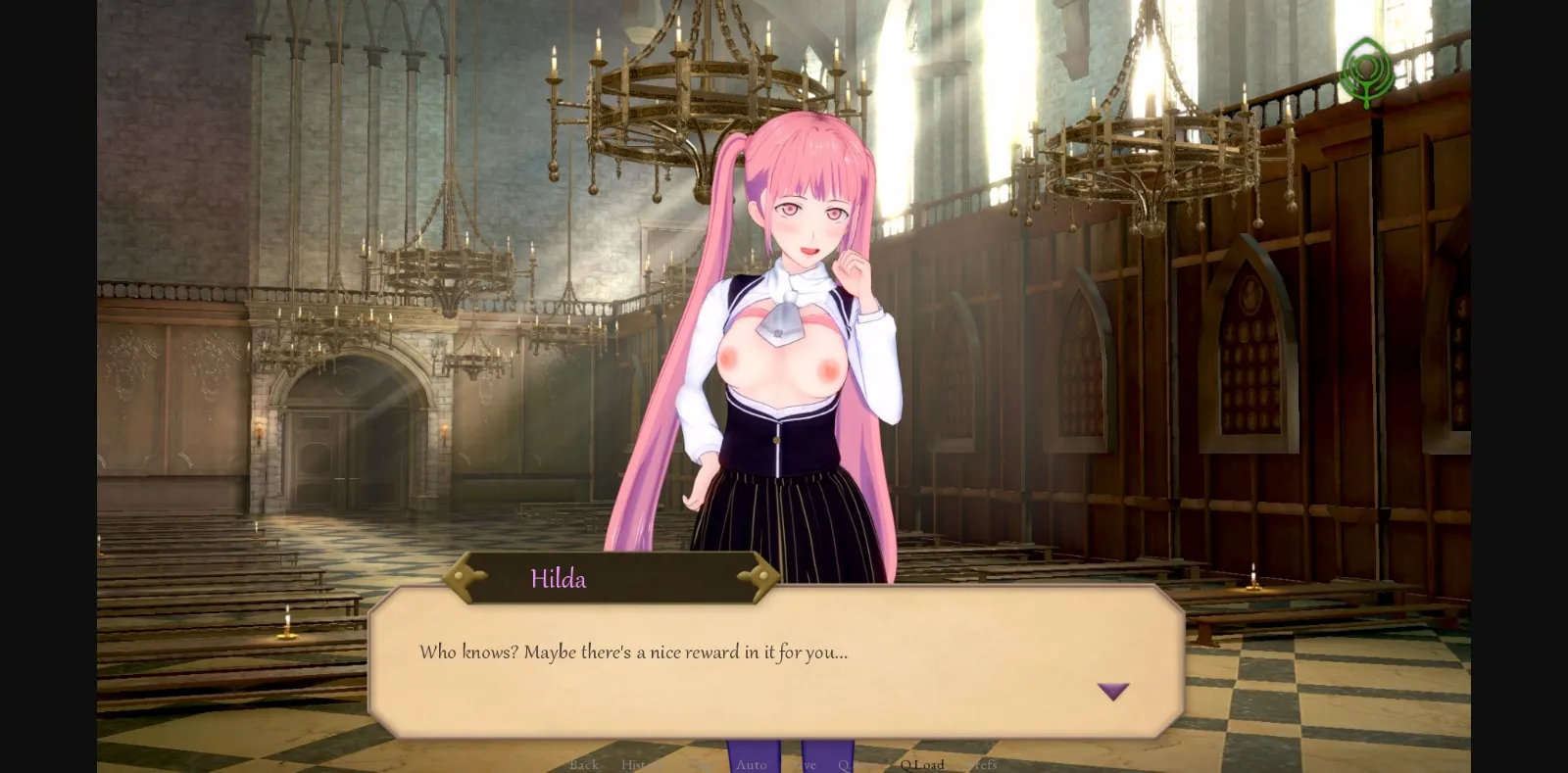Open the Prefs preferences menu

[x=983, y=765]
